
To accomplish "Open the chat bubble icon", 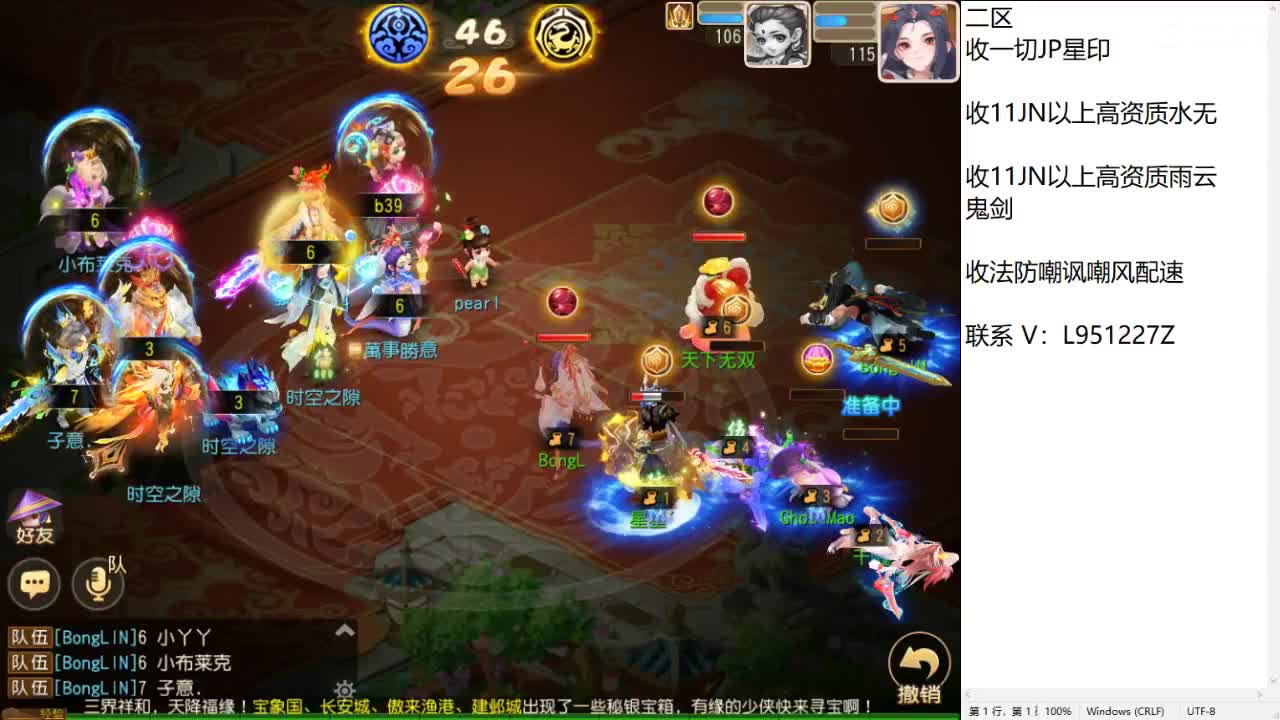I will coord(35,583).
